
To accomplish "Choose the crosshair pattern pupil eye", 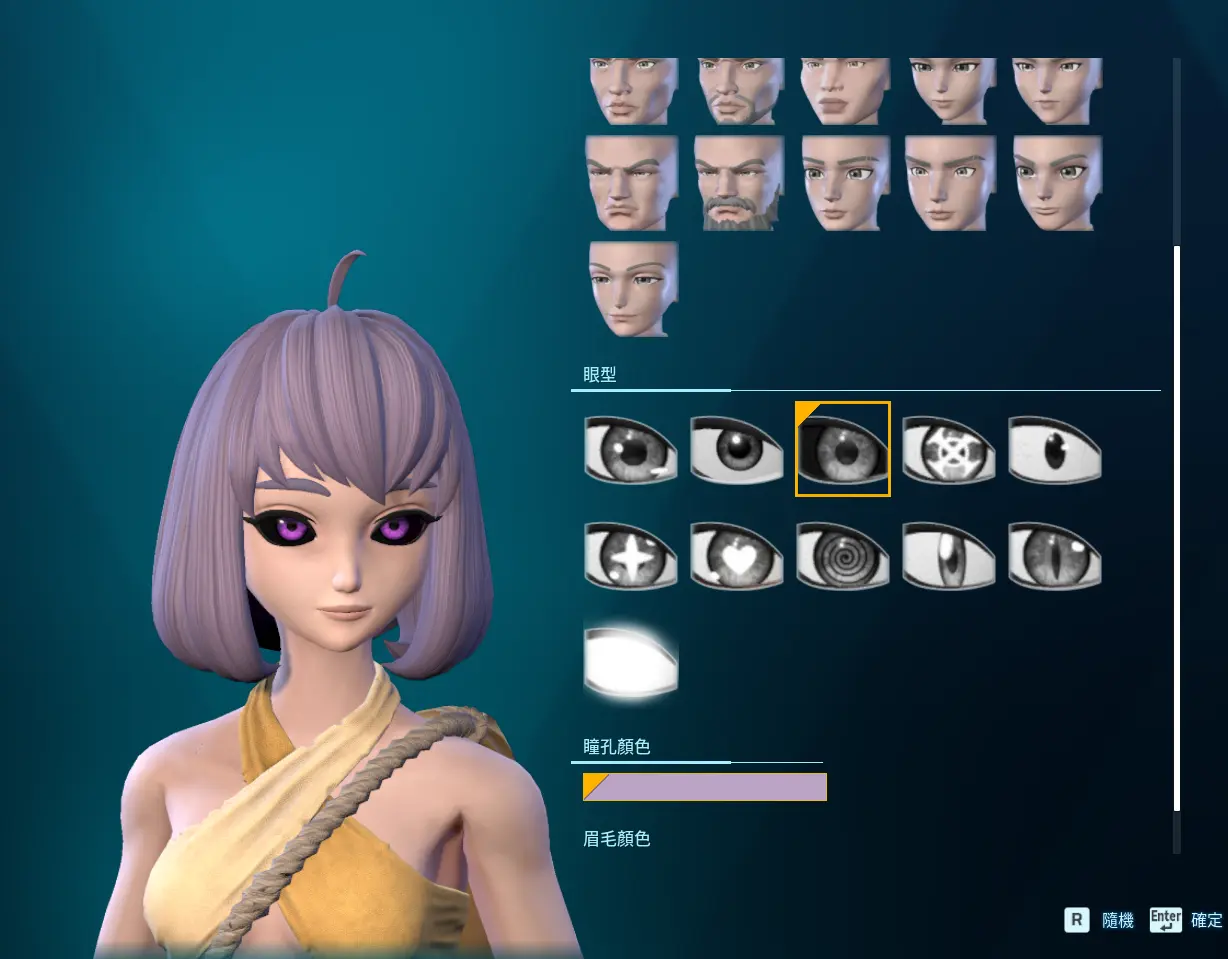I will (x=948, y=450).
